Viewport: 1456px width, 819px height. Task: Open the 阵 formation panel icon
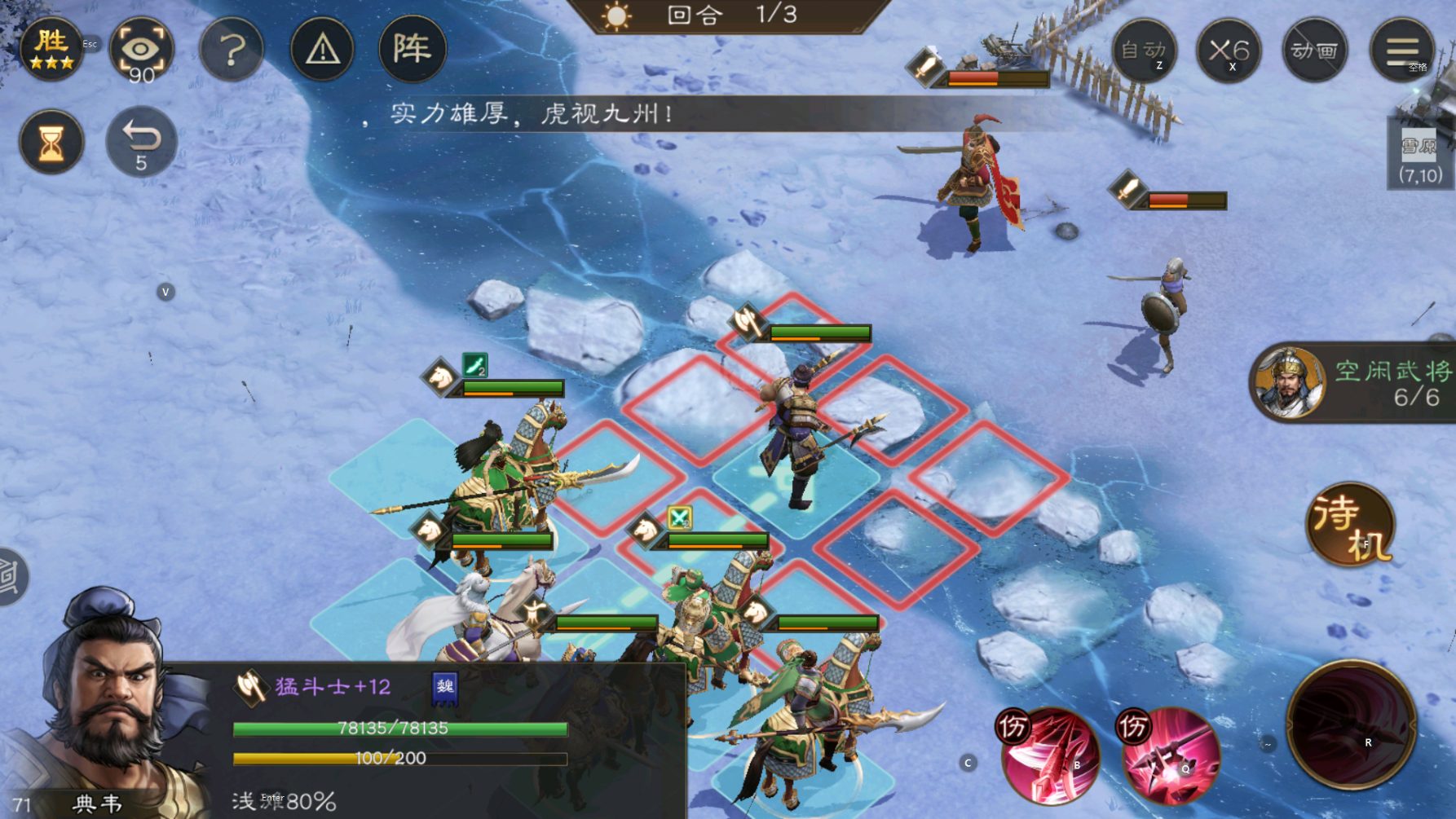(413, 51)
